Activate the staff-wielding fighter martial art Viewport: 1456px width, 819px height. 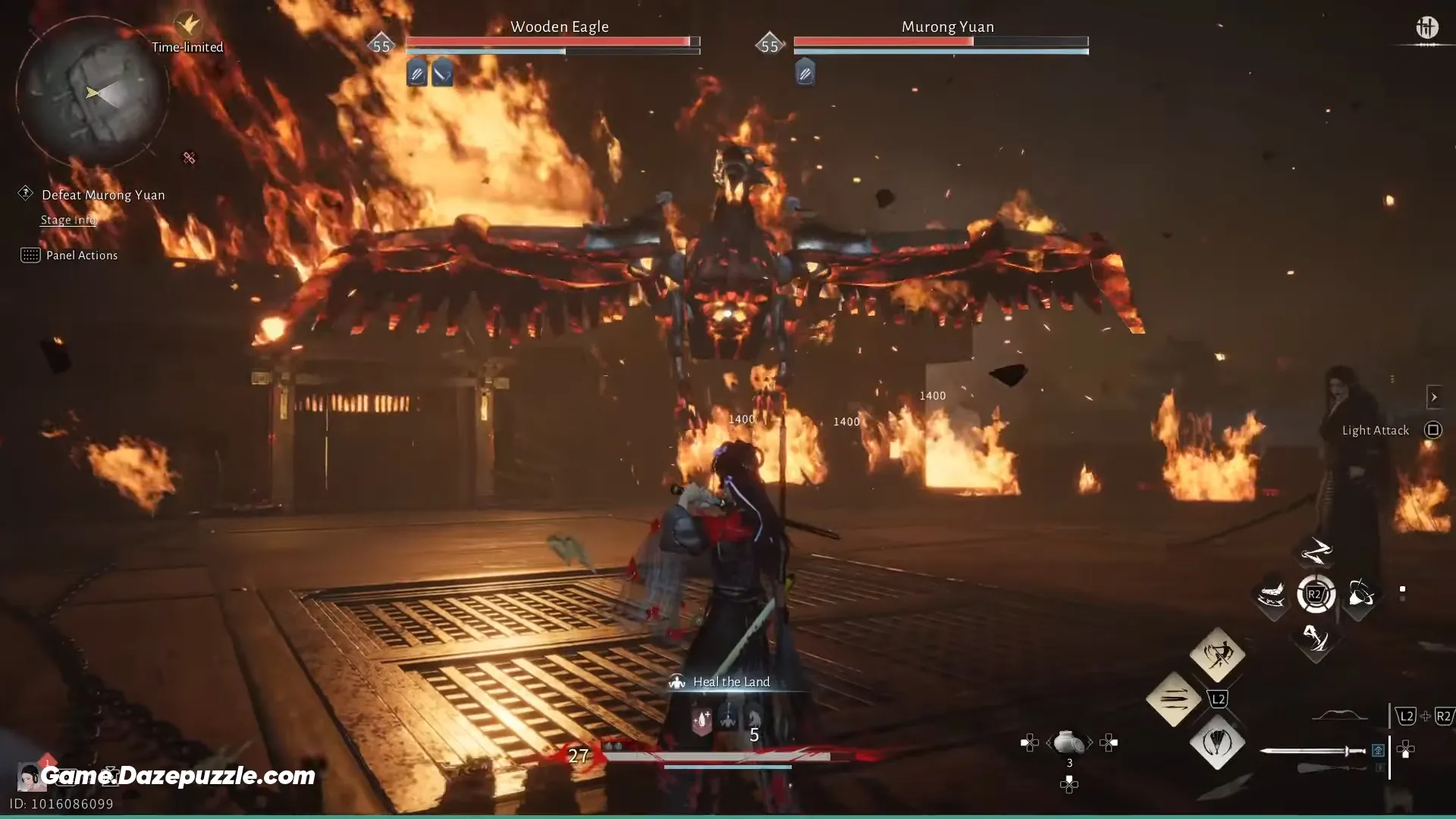coord(1217,654)
